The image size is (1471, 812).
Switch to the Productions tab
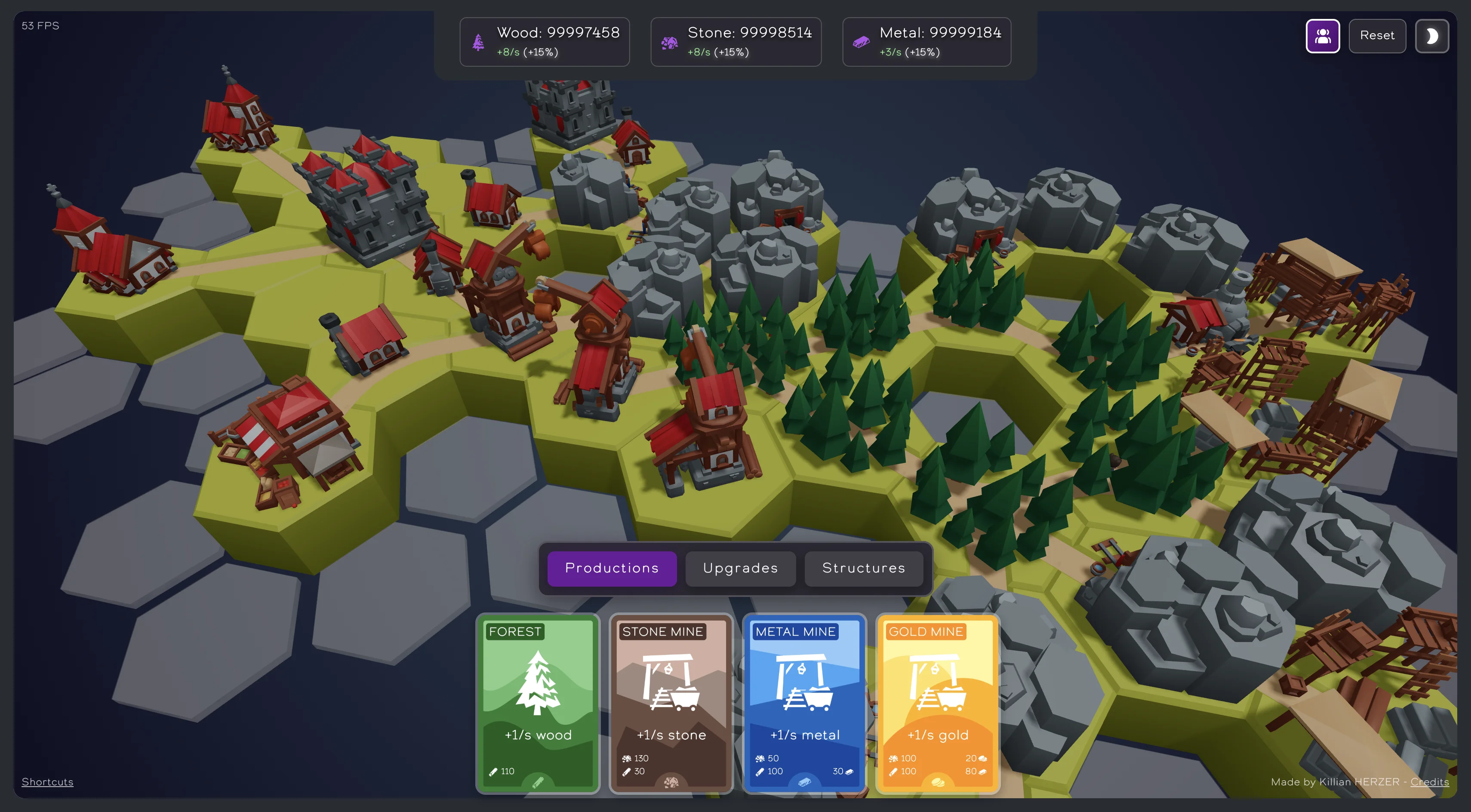tap(612, 568)
